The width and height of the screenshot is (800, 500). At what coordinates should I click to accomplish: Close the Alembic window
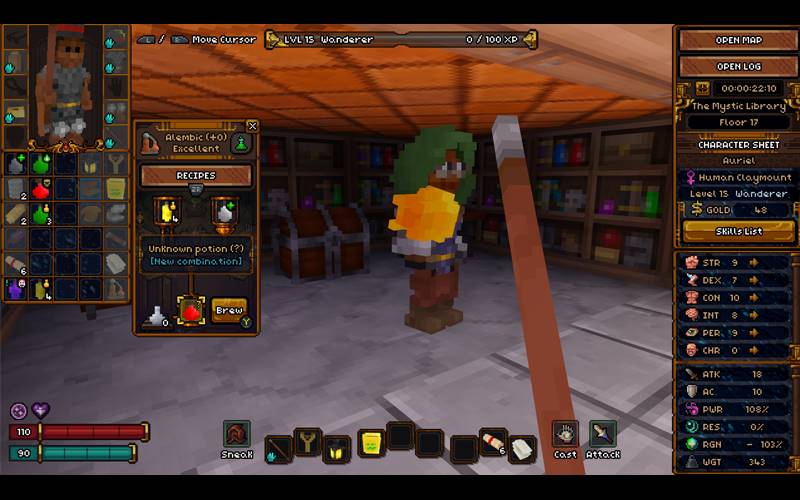[x=252, y=126]
